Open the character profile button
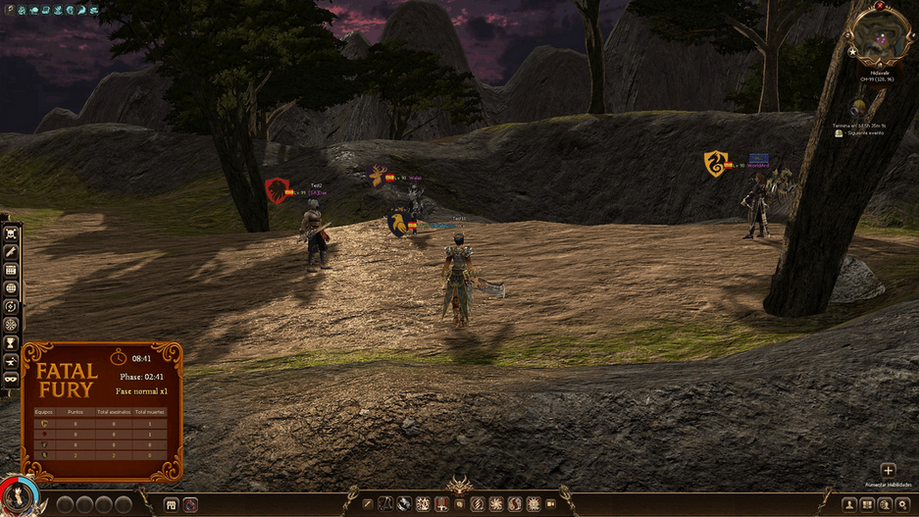This screenshot has height=517, width=919. [x=849, y=505]
